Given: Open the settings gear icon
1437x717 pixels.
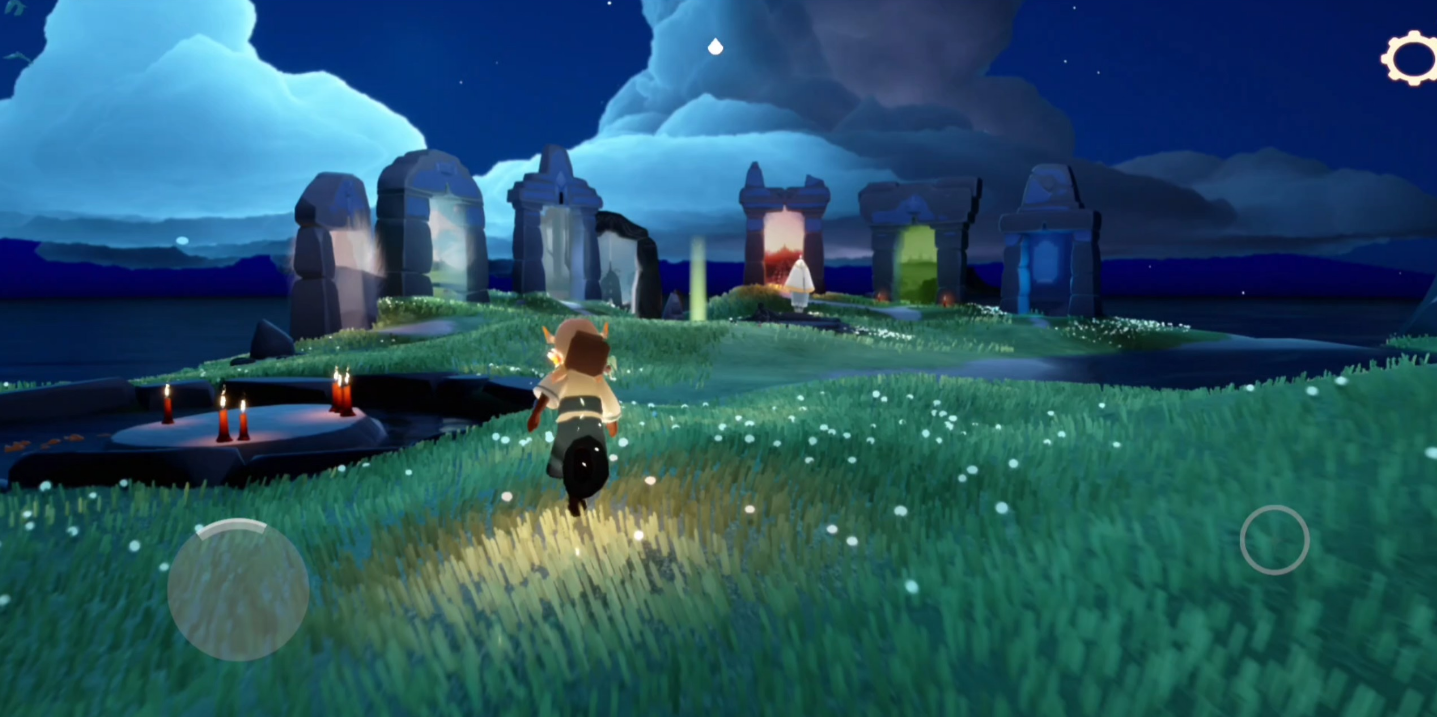Looking at the screenshot, I should (x=1410, y=58).
